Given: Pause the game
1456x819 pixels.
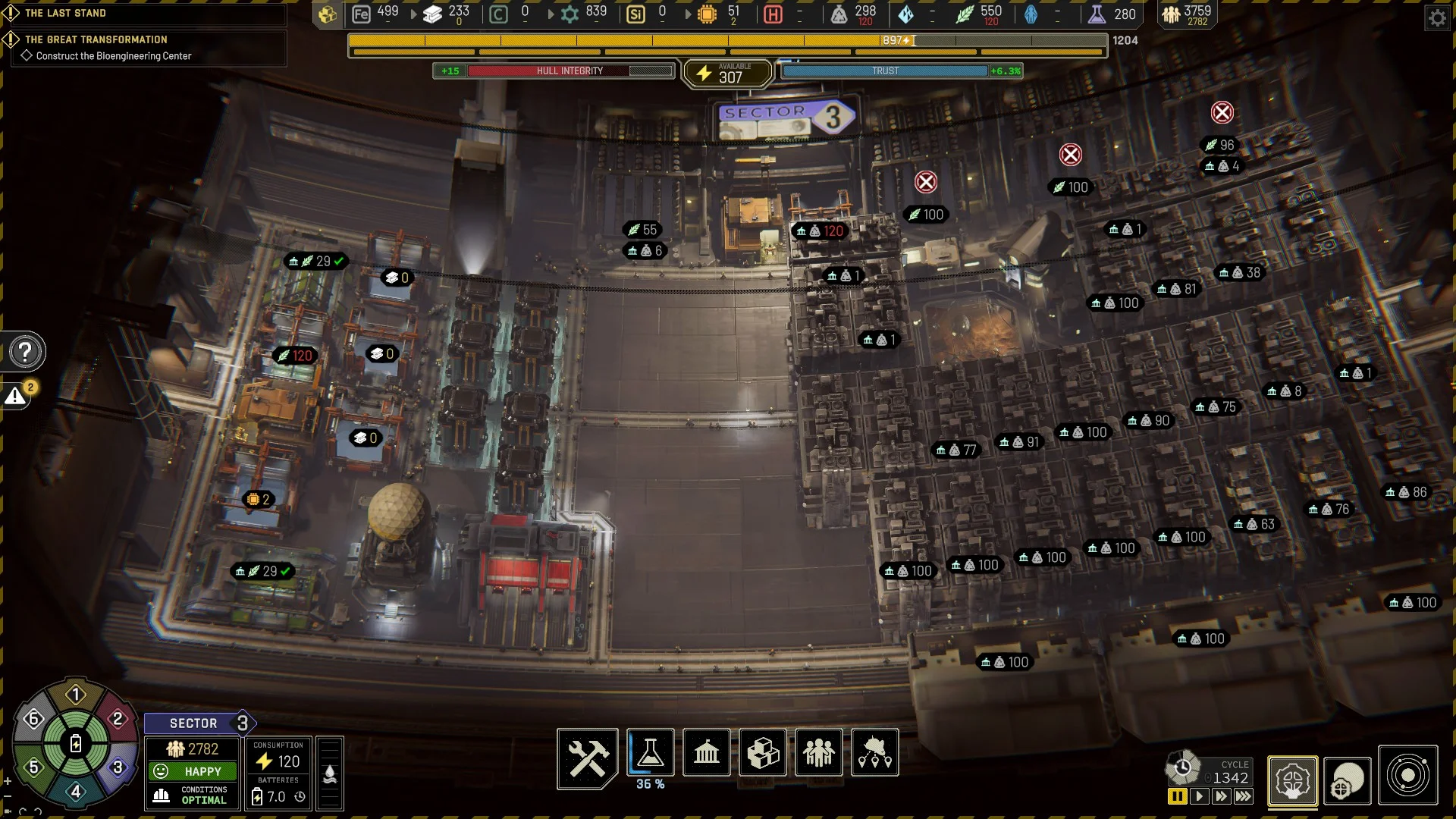Looking at the screenshot, I should pyautogui.click(x=1177, y=796).
